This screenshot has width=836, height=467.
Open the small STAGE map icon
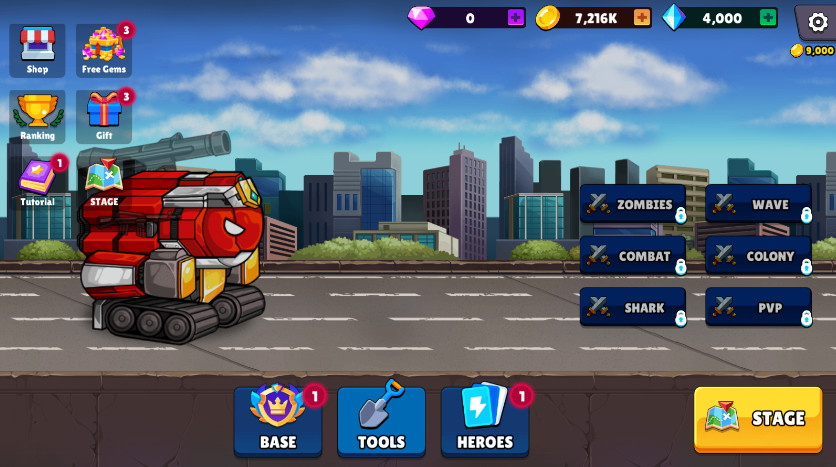click(x=104, y=181)
